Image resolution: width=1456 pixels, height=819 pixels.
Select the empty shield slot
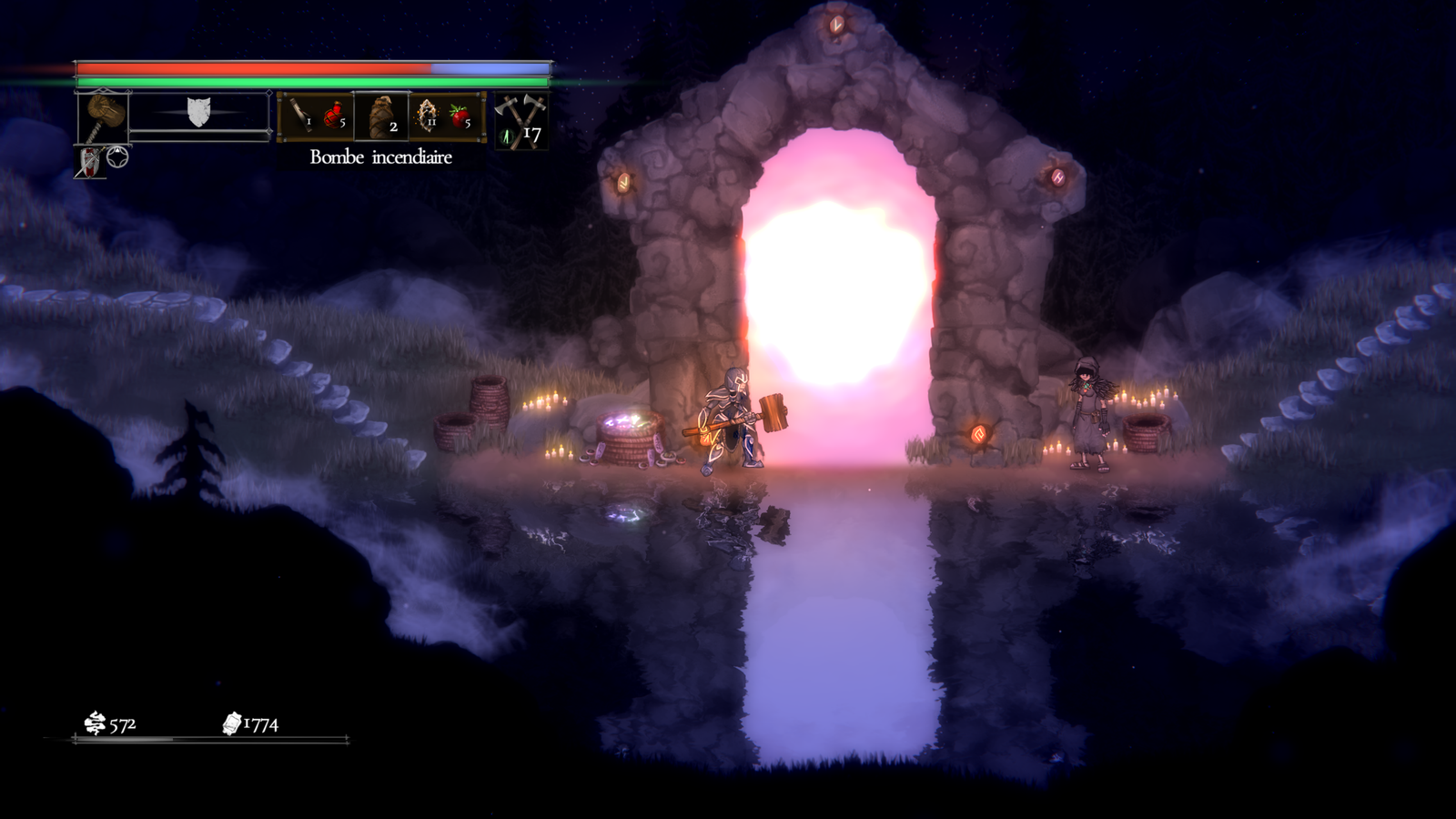pyautogui.click(x=198, y=113)
